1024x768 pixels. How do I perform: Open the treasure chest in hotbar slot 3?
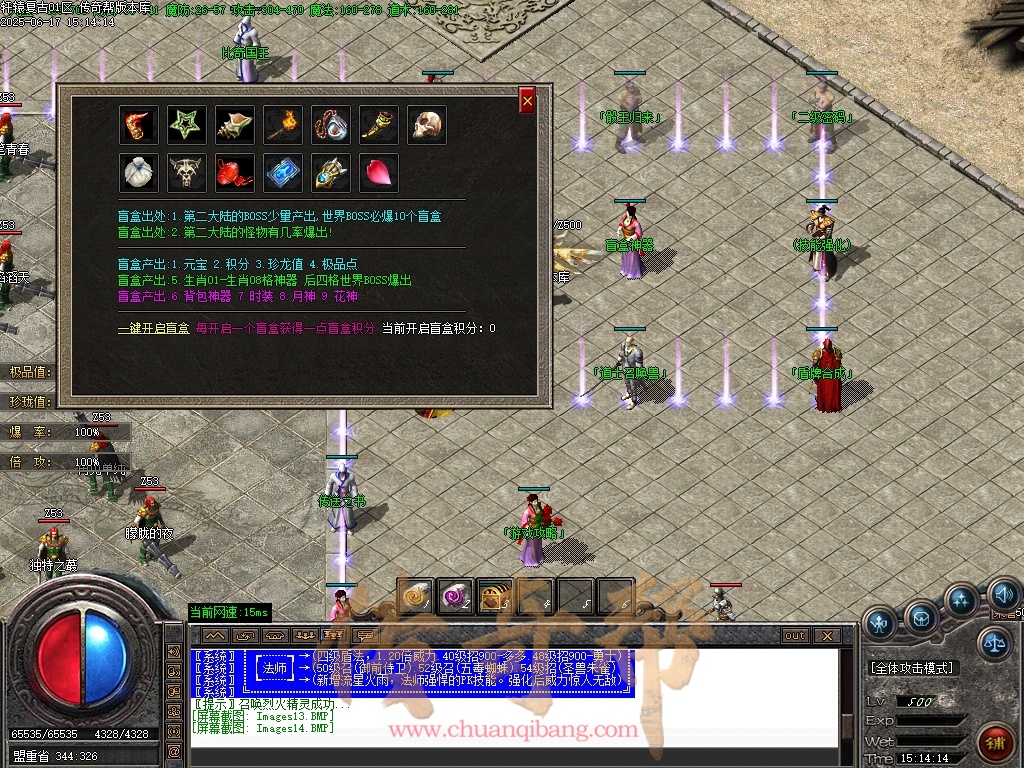click(496, 596)
